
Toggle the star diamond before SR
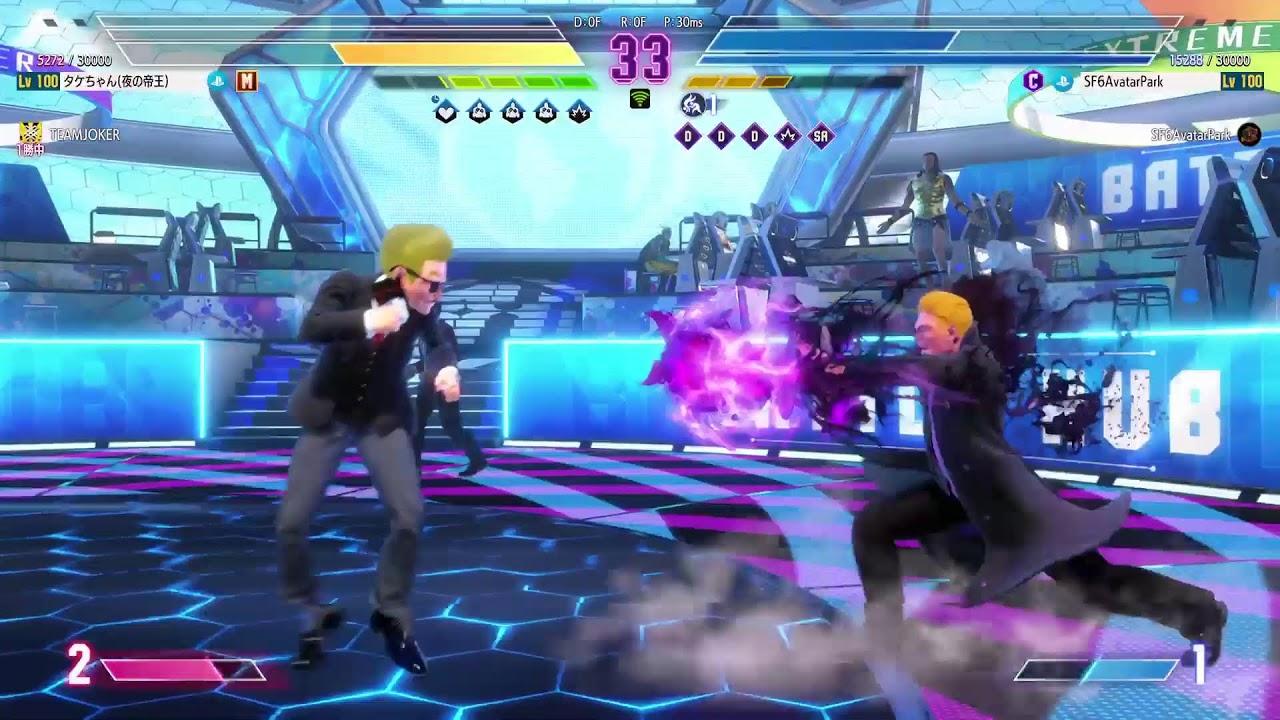pos(787,134)
